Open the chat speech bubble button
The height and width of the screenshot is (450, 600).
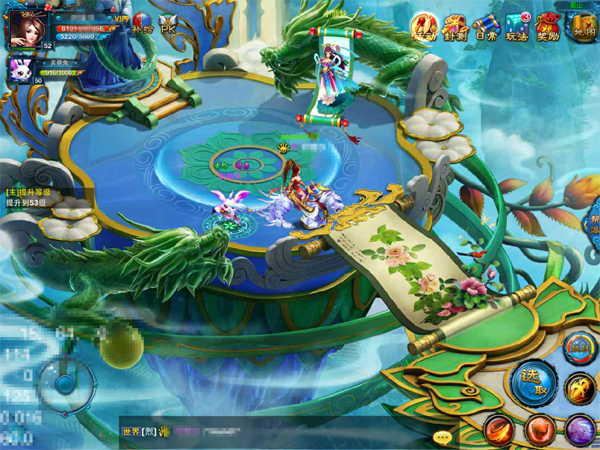click(442, 437)
